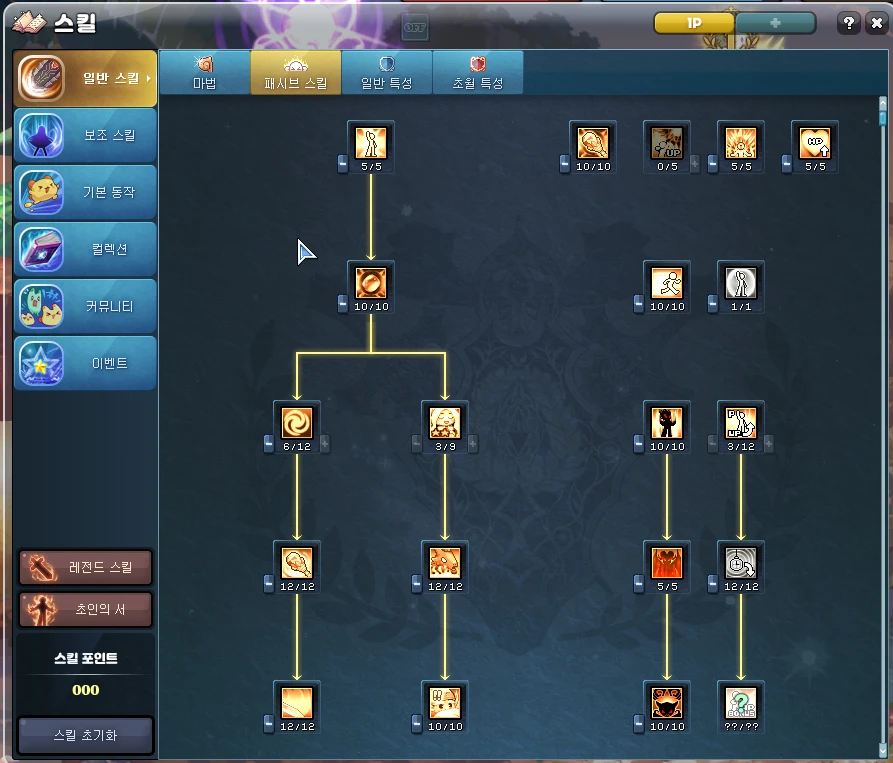Open the 이벤트 section
This screenshot has height=763, width=893.
point(85,364)
